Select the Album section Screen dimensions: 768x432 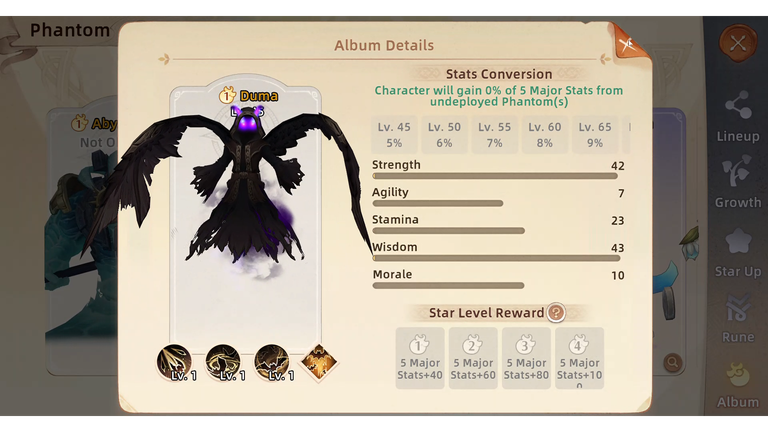(738, 383)
